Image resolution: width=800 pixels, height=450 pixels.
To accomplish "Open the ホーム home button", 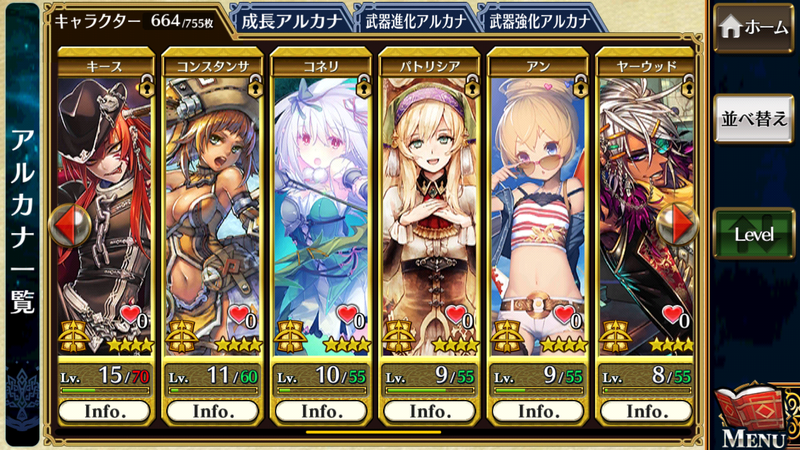I will 756,28.
